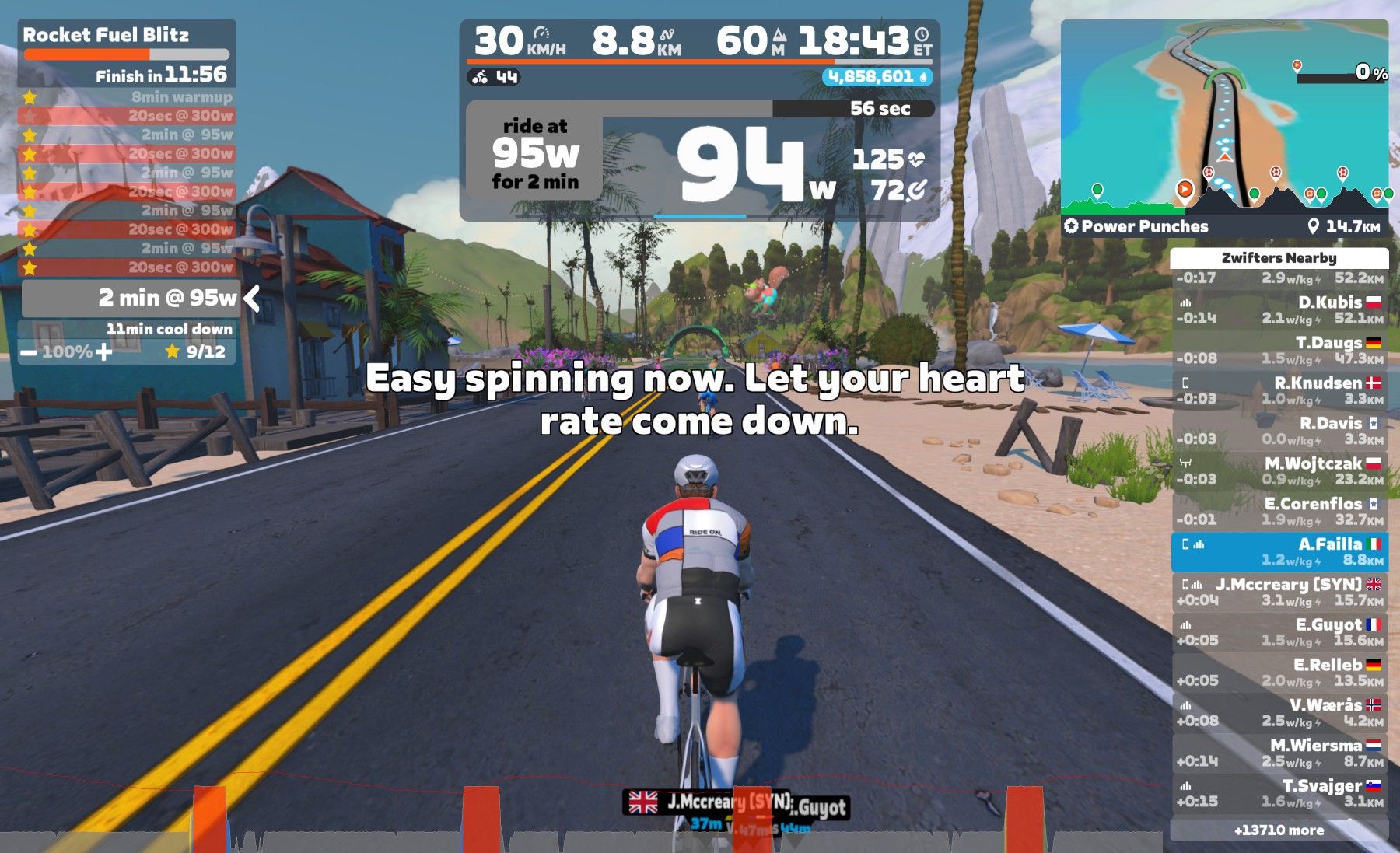Choose E.Guyot from nearby riders
Screen dimensions: 1400x853
coord(1279,632)
